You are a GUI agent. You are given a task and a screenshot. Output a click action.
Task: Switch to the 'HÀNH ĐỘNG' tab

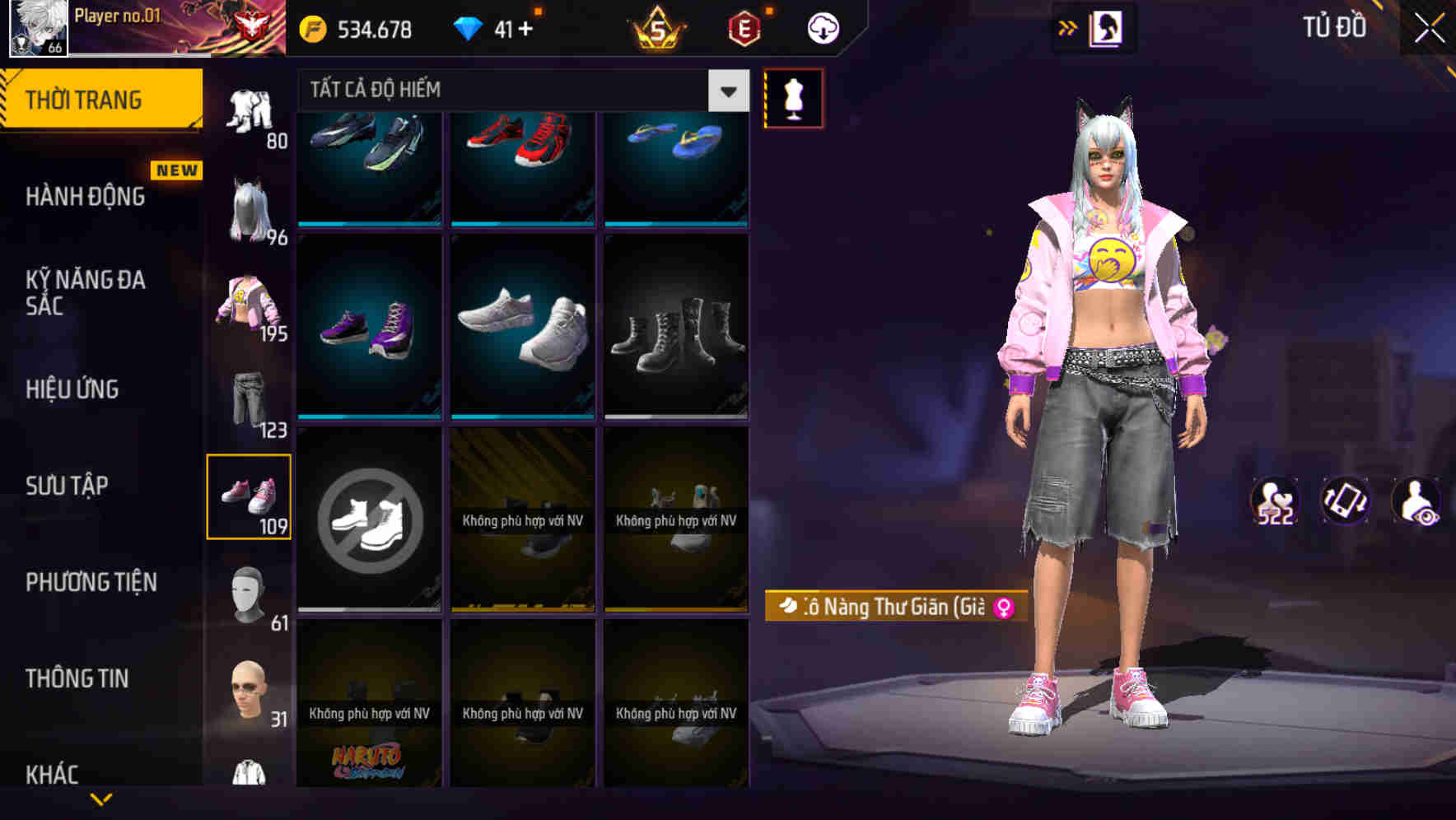coord(84,197)
